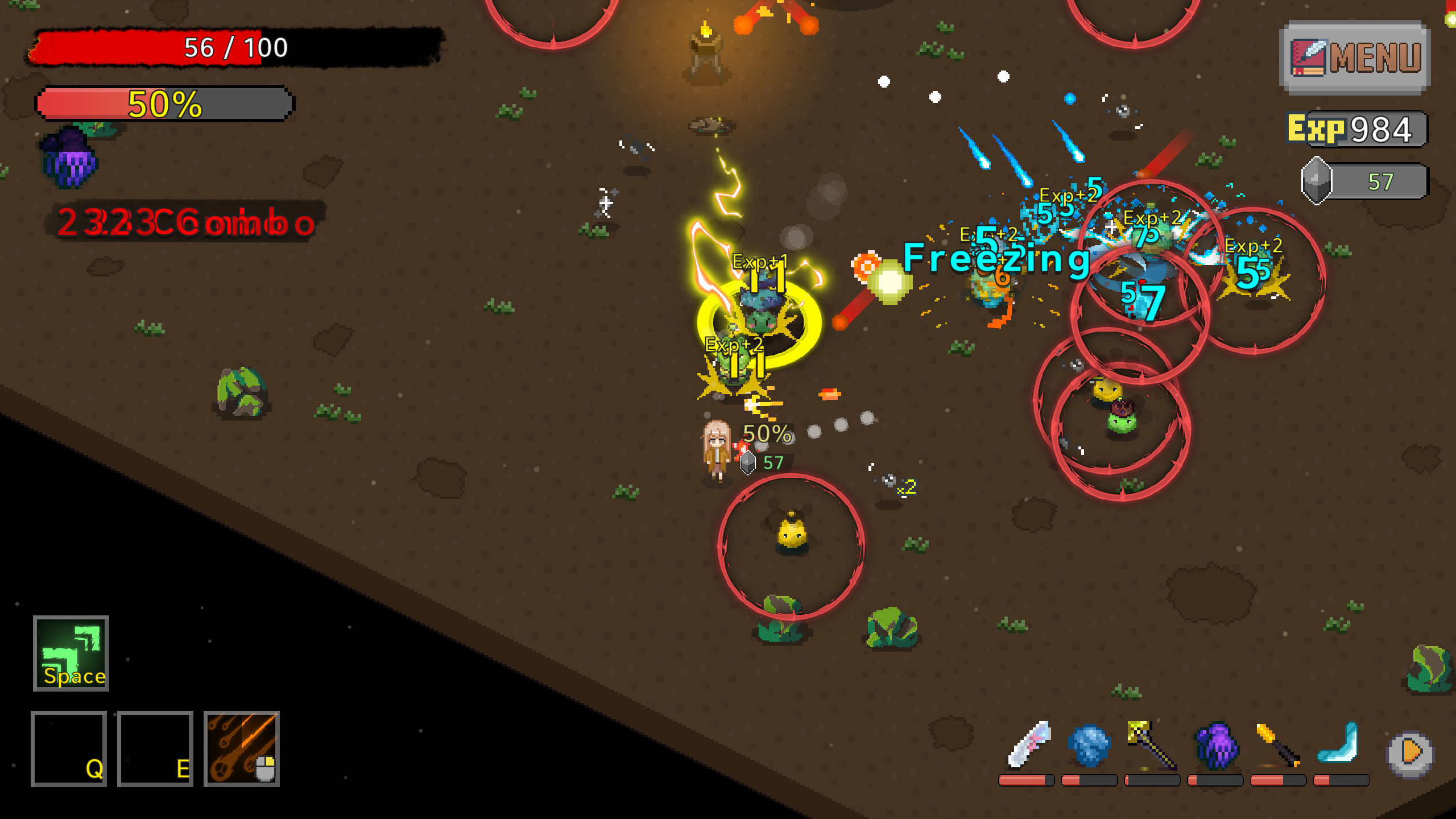Click the red book icon on the MENU button
This screenshot has height=819, width=1456.
pyautogui.click(x=1309, y=57)
